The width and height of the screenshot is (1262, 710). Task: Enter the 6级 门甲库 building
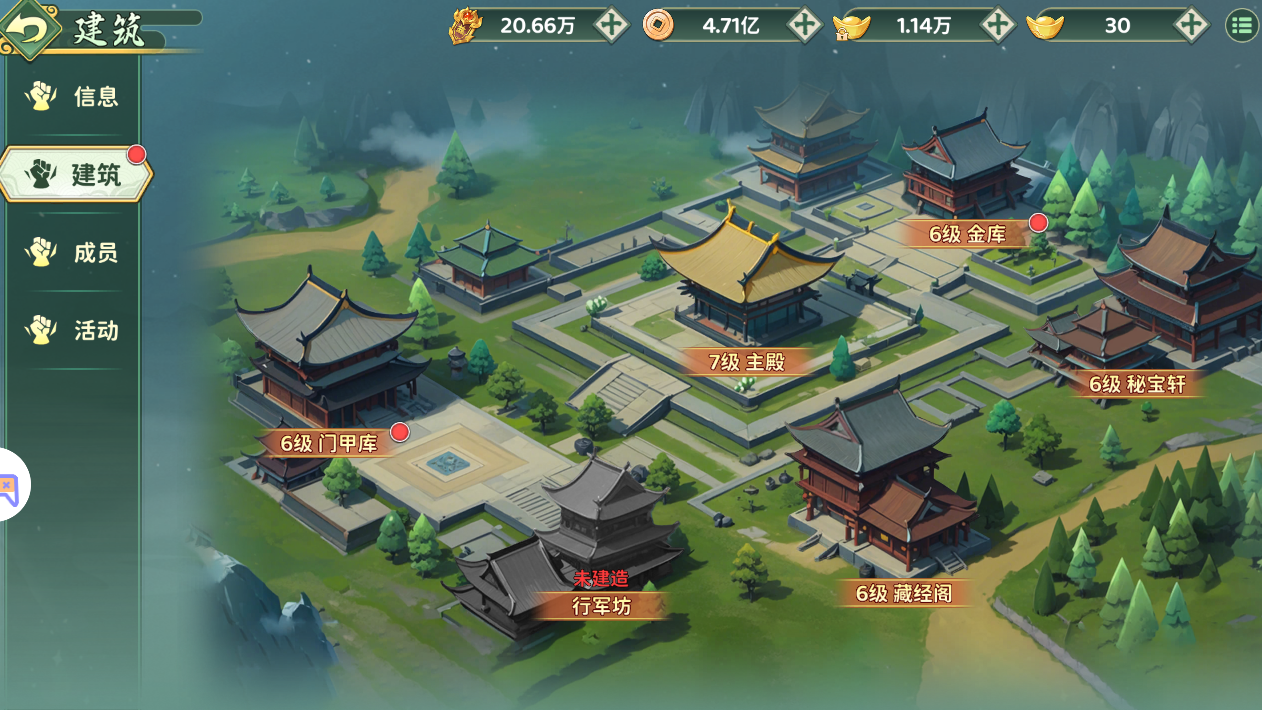coord(328,443)
